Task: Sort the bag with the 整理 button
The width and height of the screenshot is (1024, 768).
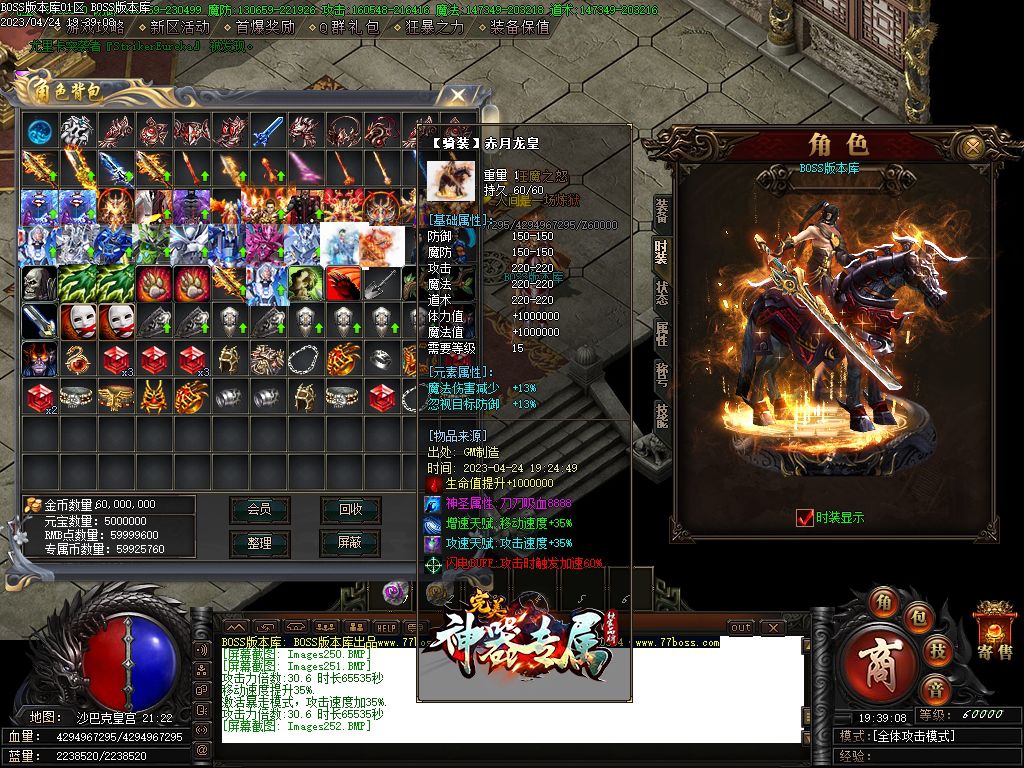Action: [259, 542]
